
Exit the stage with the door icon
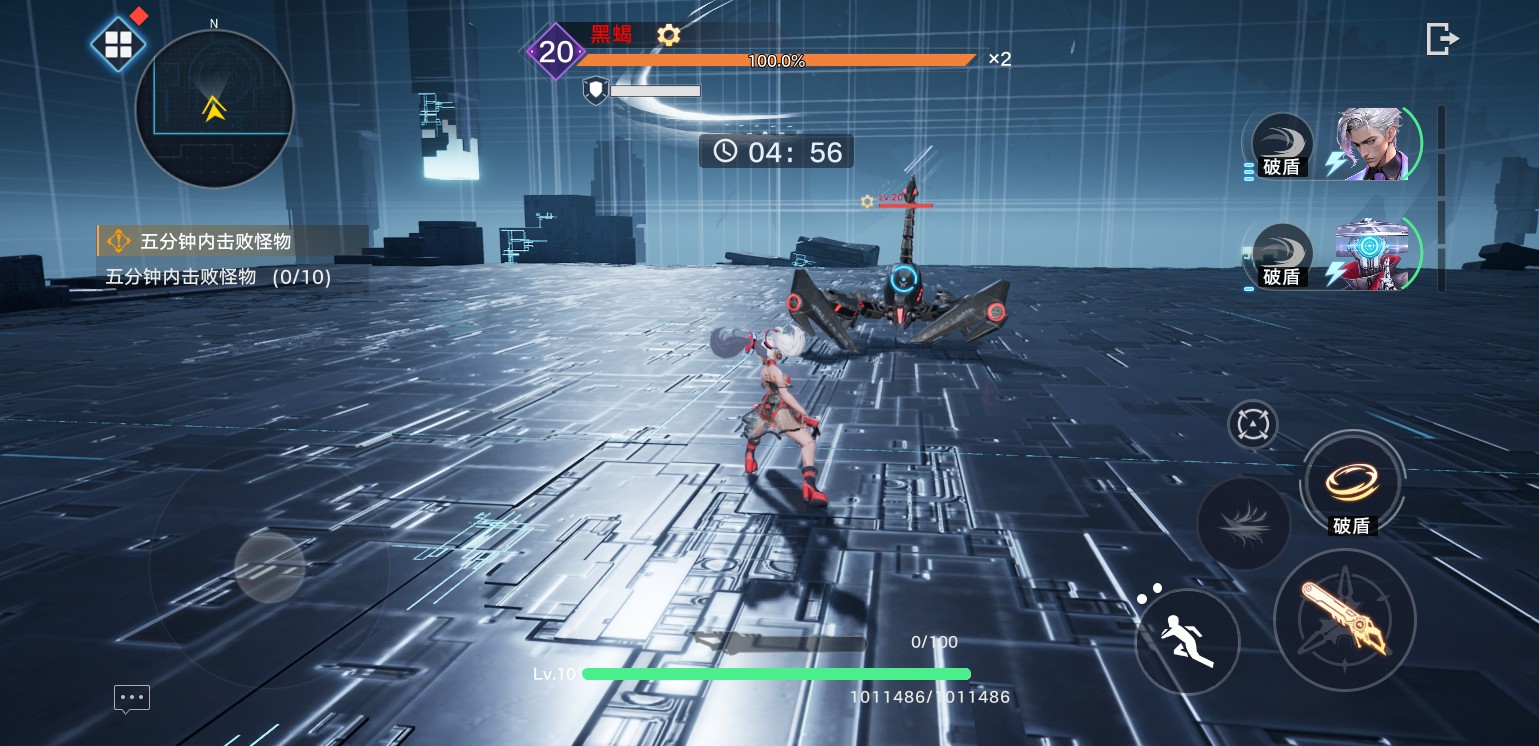coord(1442,39)
